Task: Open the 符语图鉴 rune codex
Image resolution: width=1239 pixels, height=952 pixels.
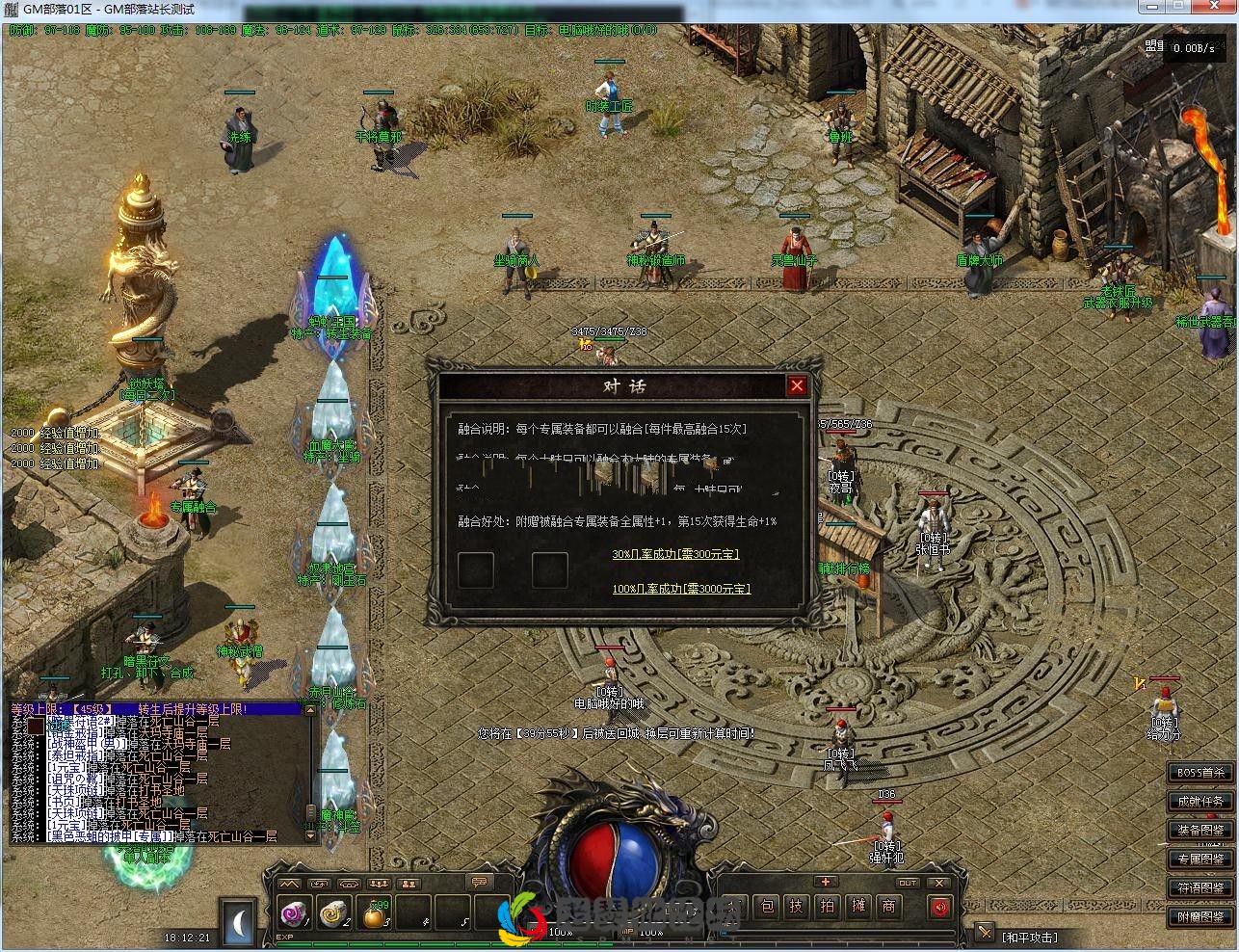Action: pos(1199,888)
